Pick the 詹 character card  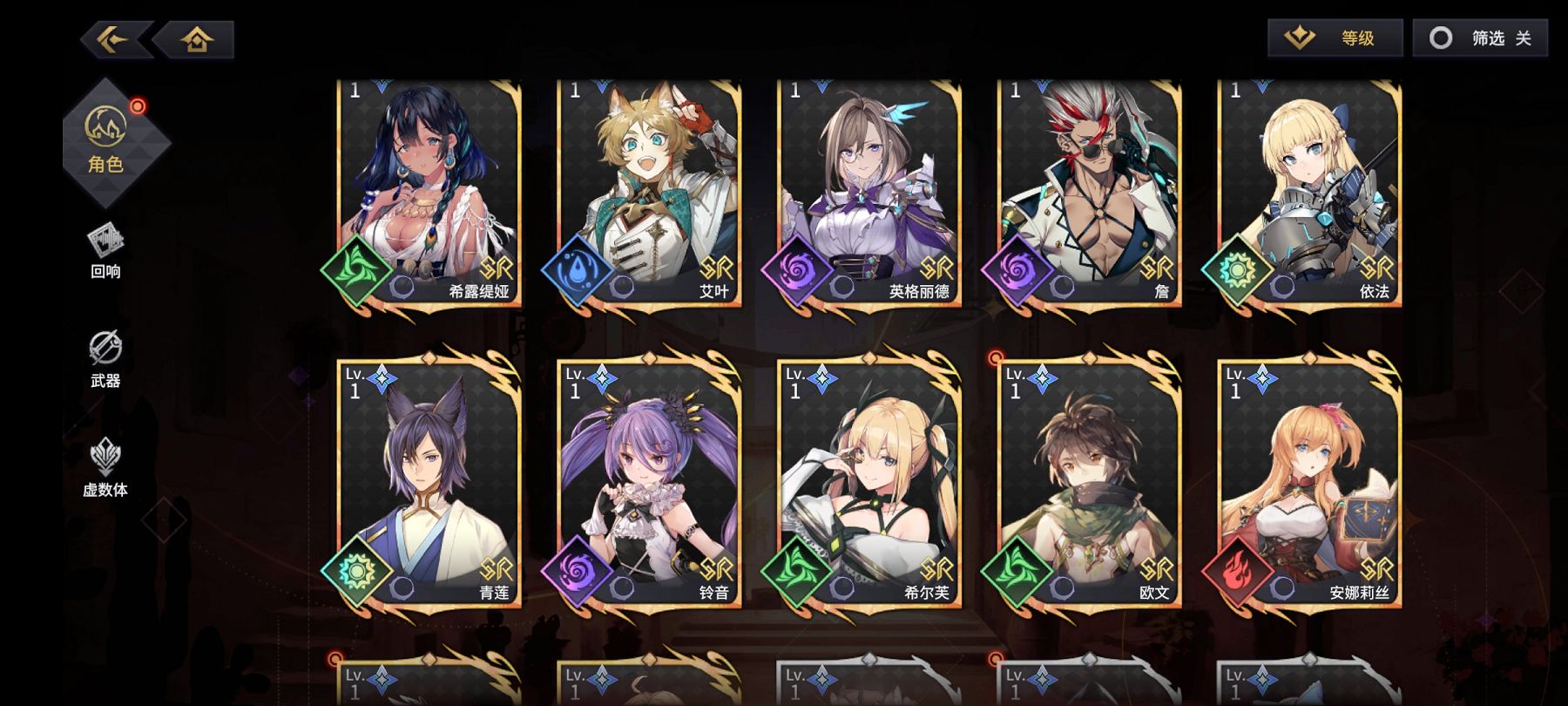(x=1089, y=192)
